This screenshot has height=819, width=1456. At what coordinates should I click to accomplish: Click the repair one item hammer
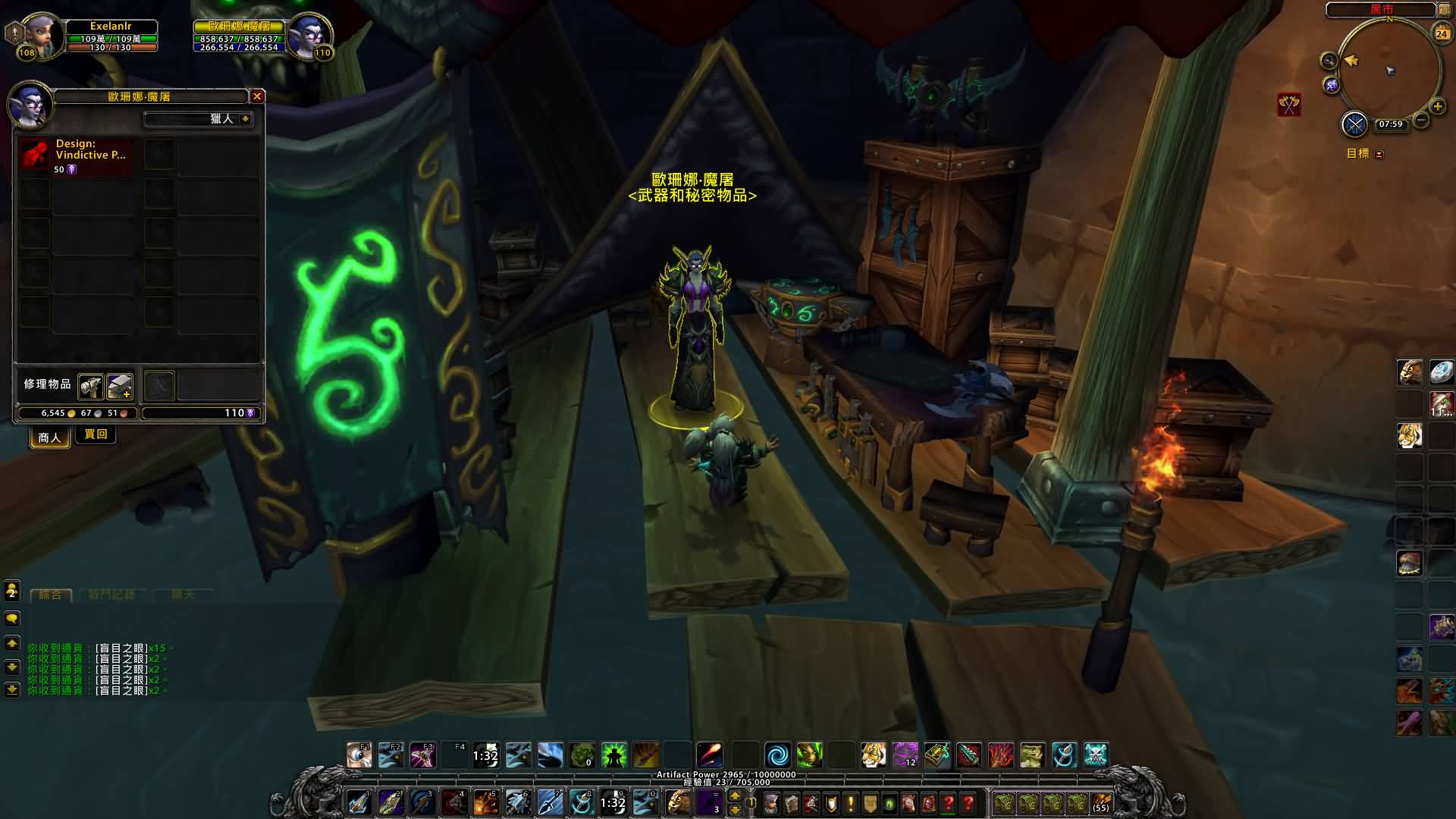[x=90, y=386]
